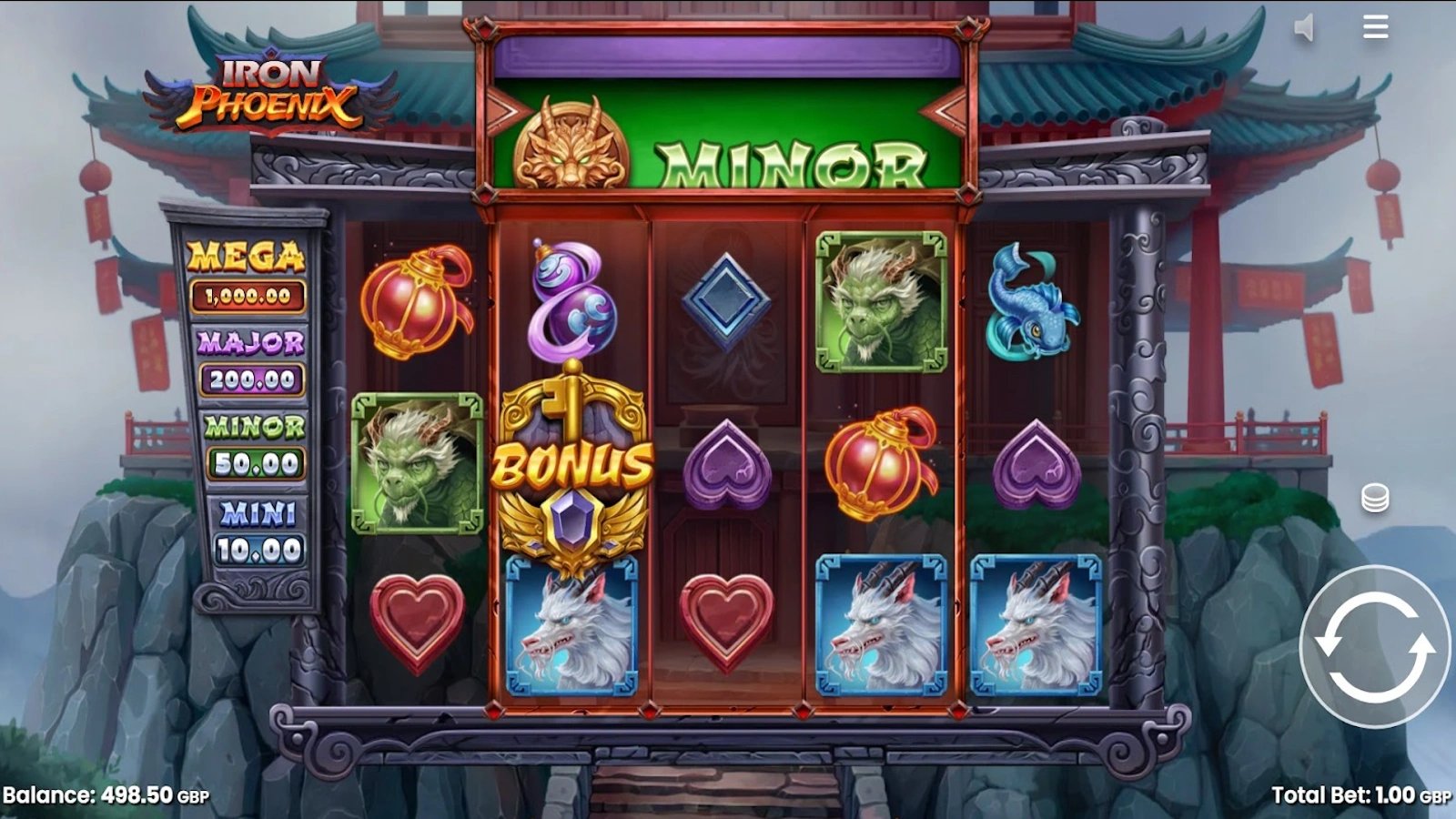Click the red lantern symbol on reel one
The height and width of the screenshot is (819, 1456).
[417, 304]
